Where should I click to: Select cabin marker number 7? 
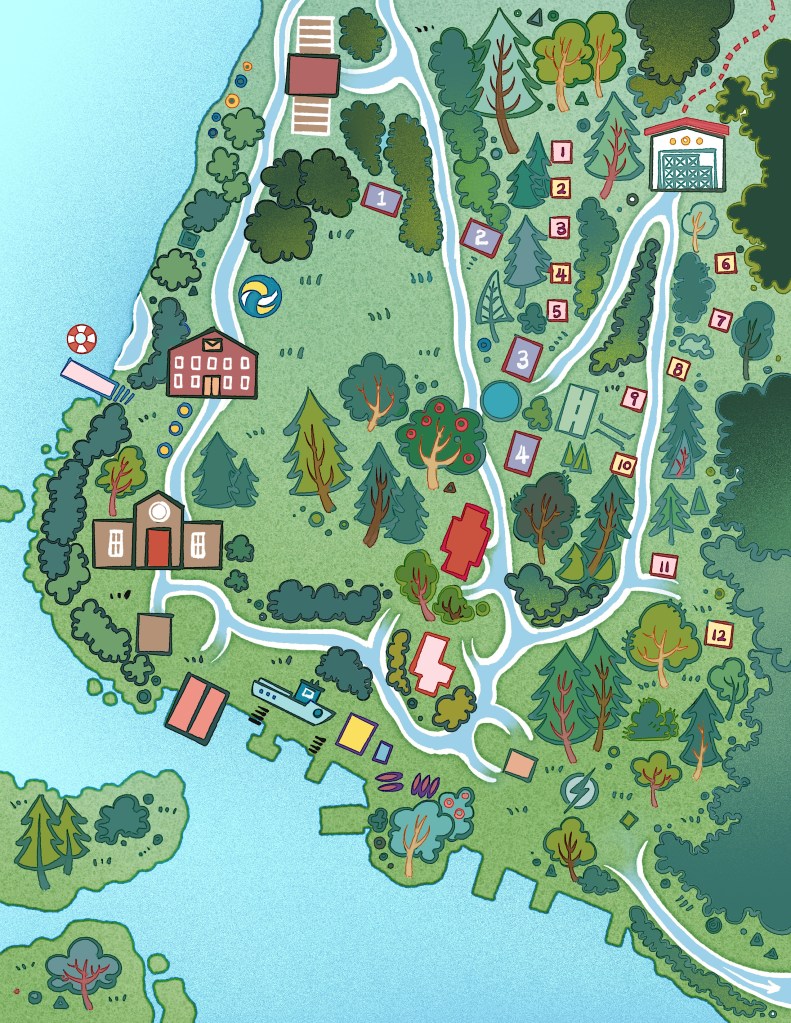(x=721, y=321)
